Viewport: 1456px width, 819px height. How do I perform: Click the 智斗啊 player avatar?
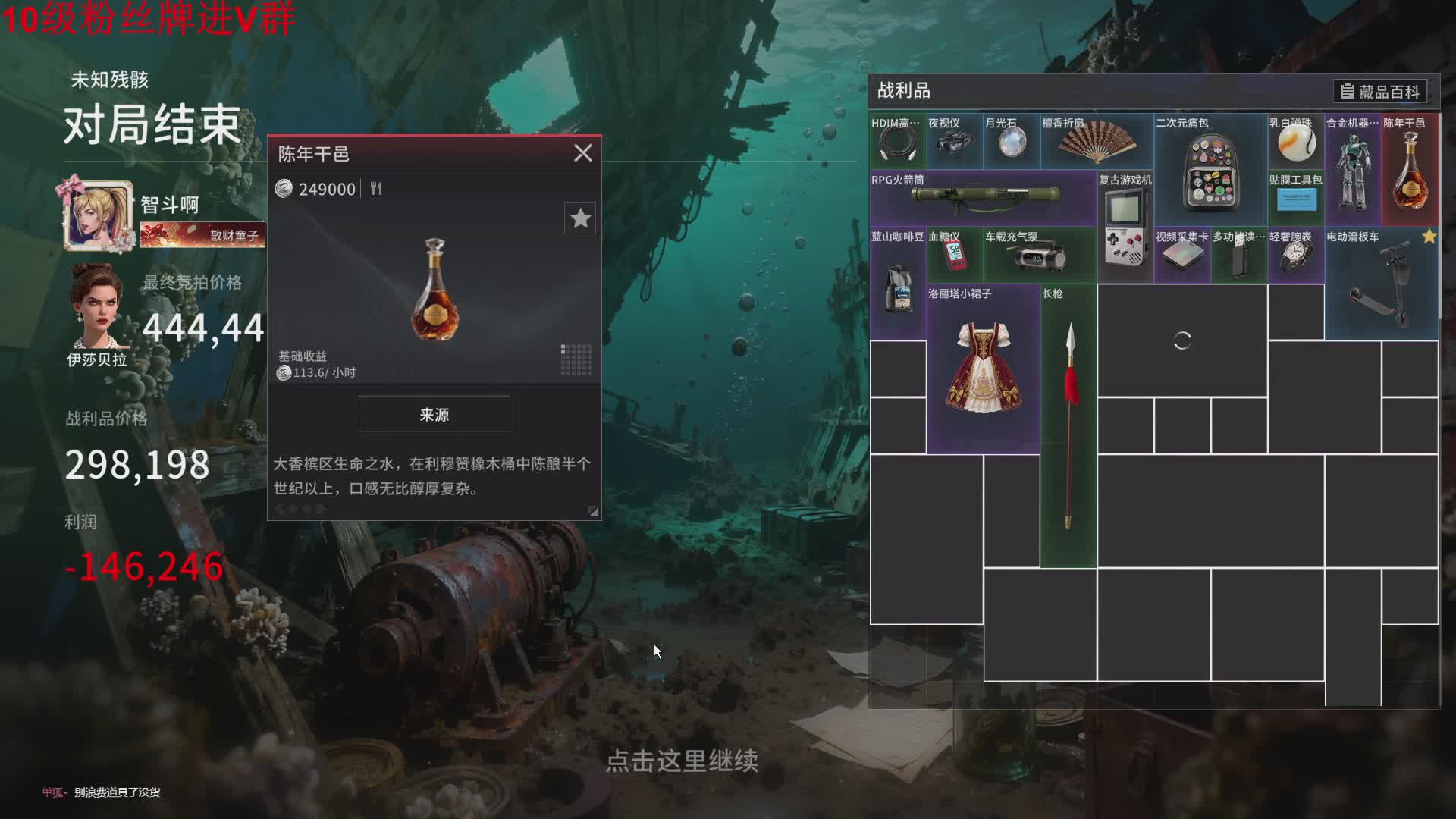(x=99, y=215)
